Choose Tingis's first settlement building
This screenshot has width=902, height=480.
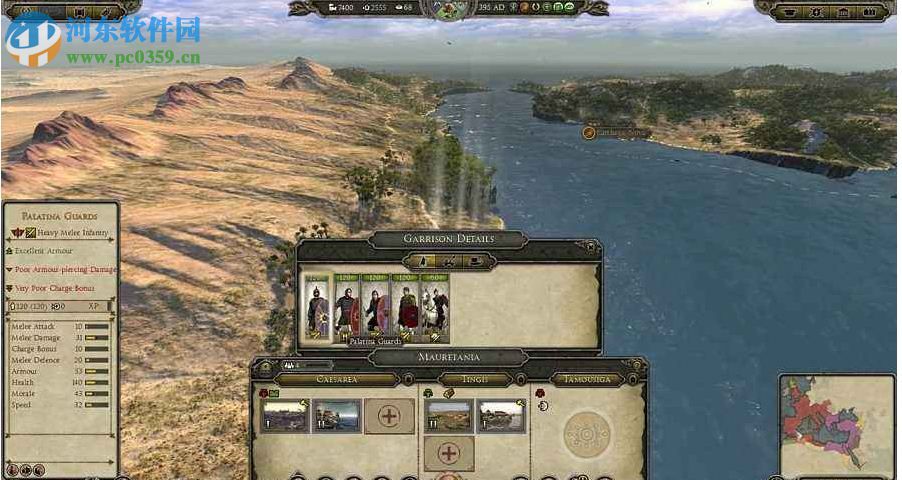(449, 415)
